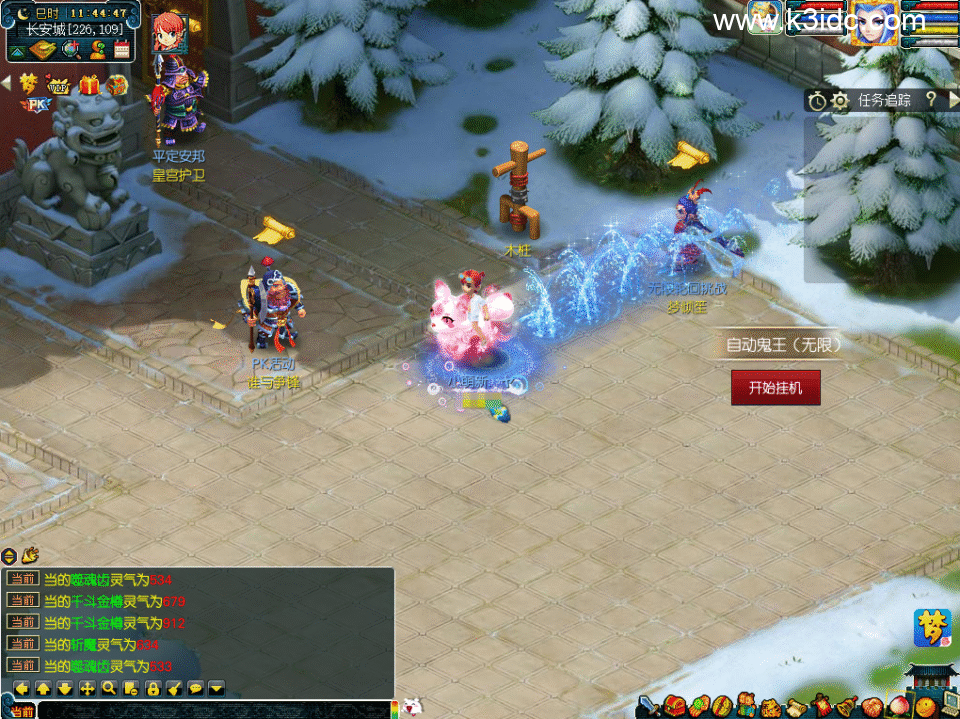Image resolution: width=960 pixels, height=719 pixels.
Task: Open the quest tracker question mark help
Action: pyautogui.click(x=930, y=99)
